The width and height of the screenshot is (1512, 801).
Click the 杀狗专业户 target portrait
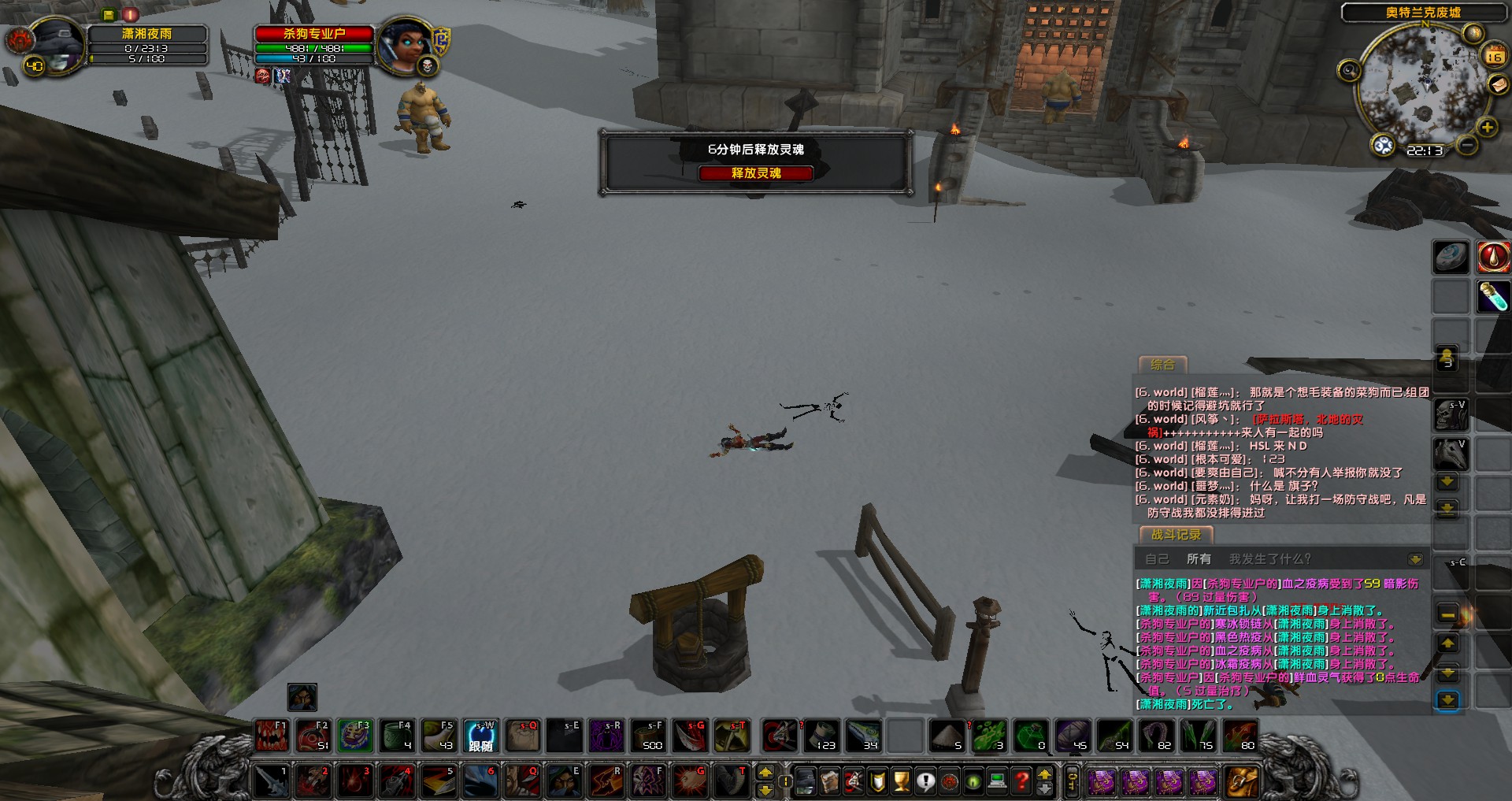coord(404,44)
